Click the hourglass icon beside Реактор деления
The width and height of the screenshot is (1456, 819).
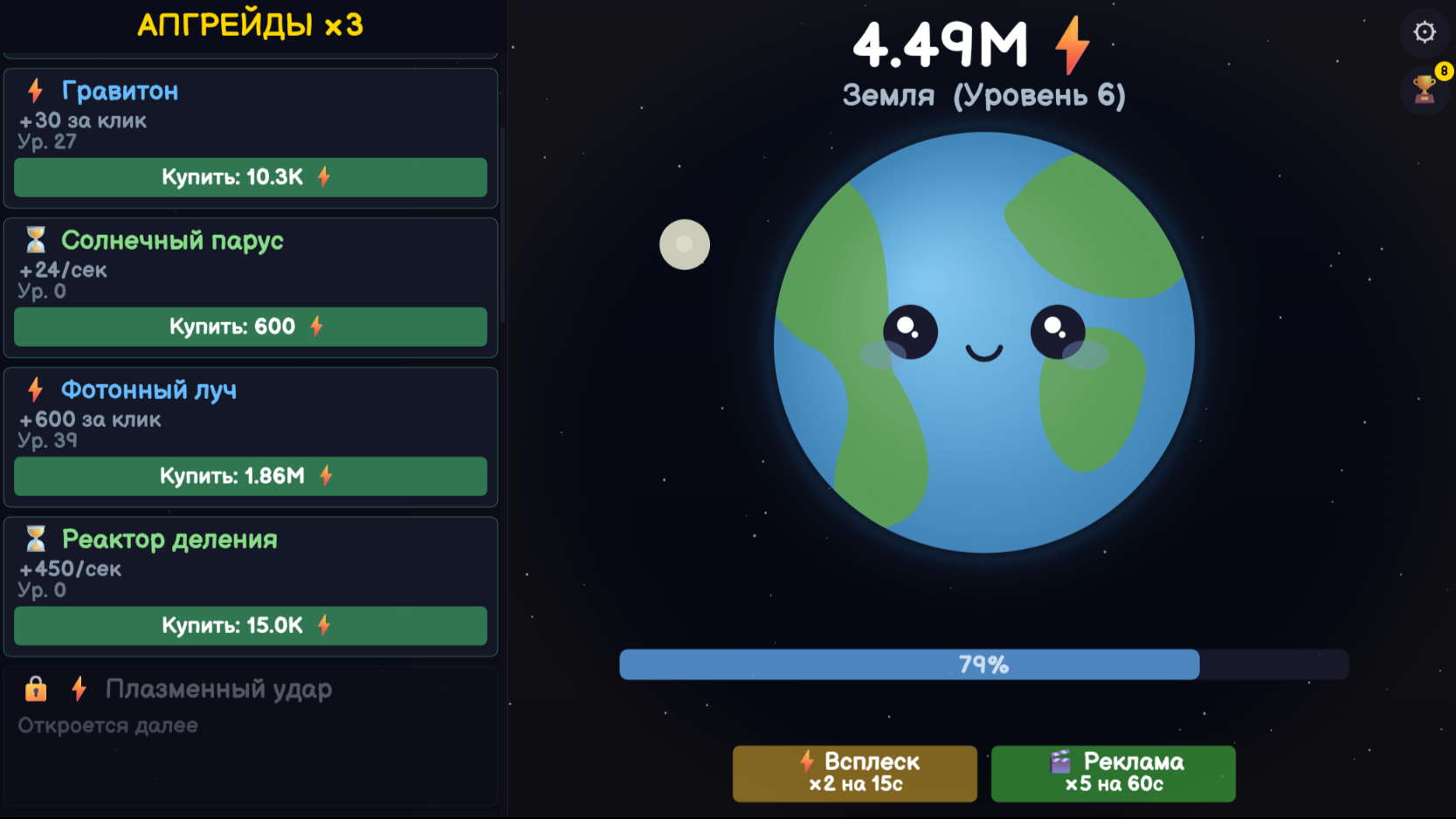(34, 540)
